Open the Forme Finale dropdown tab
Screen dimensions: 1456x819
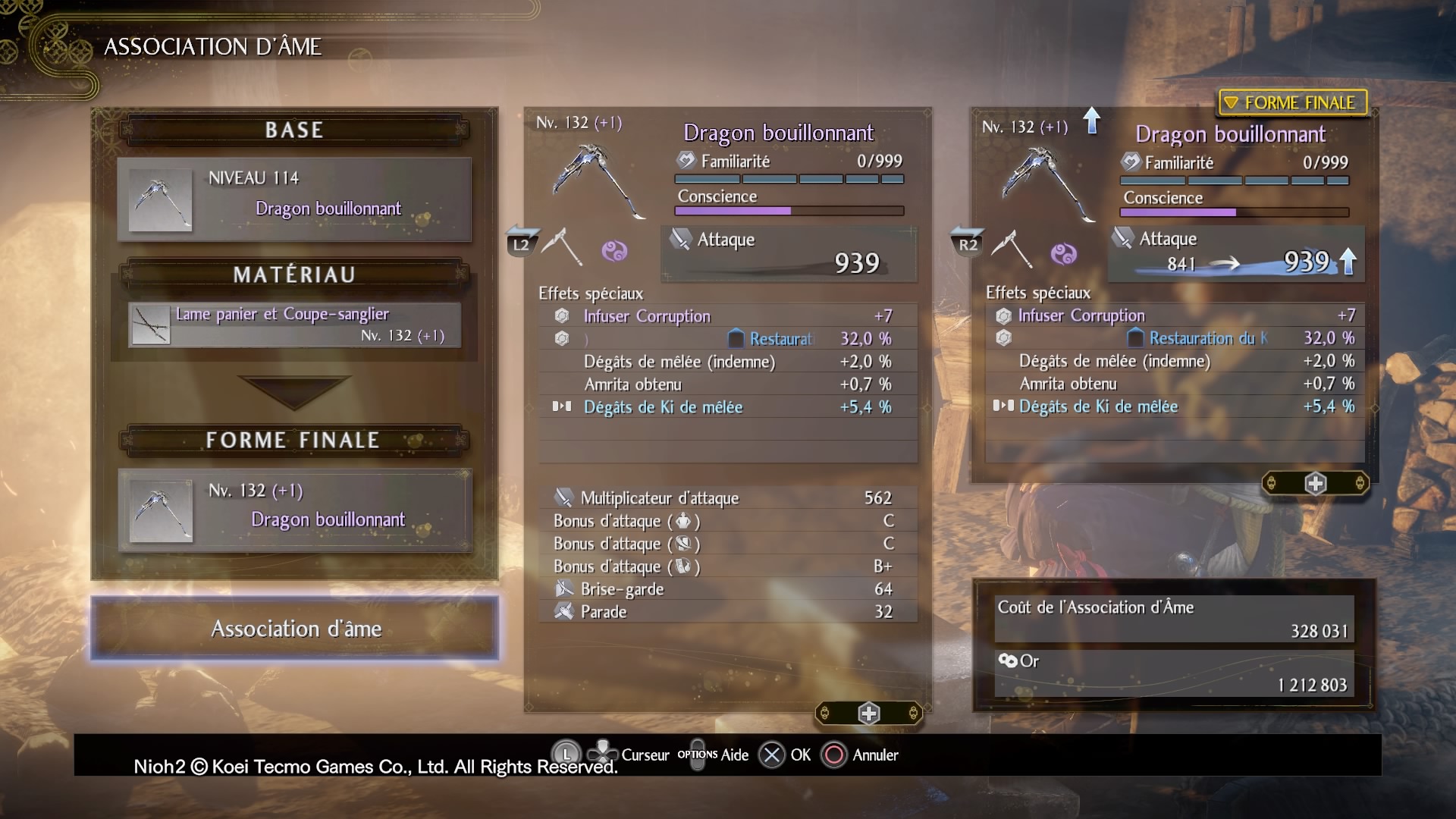point(1292,102)
